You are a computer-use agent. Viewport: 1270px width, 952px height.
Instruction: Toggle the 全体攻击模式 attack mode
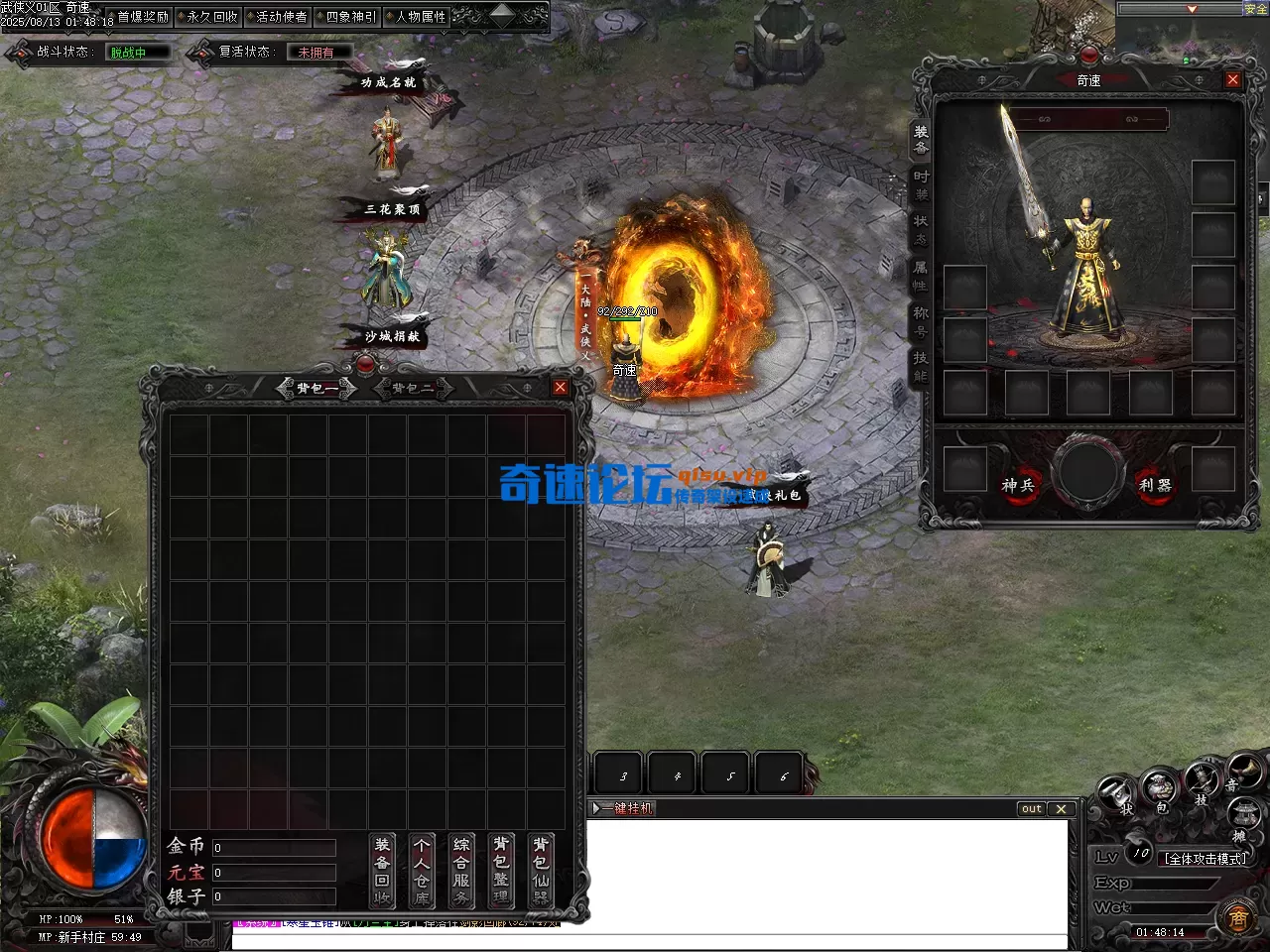[x=1206, y=859]
